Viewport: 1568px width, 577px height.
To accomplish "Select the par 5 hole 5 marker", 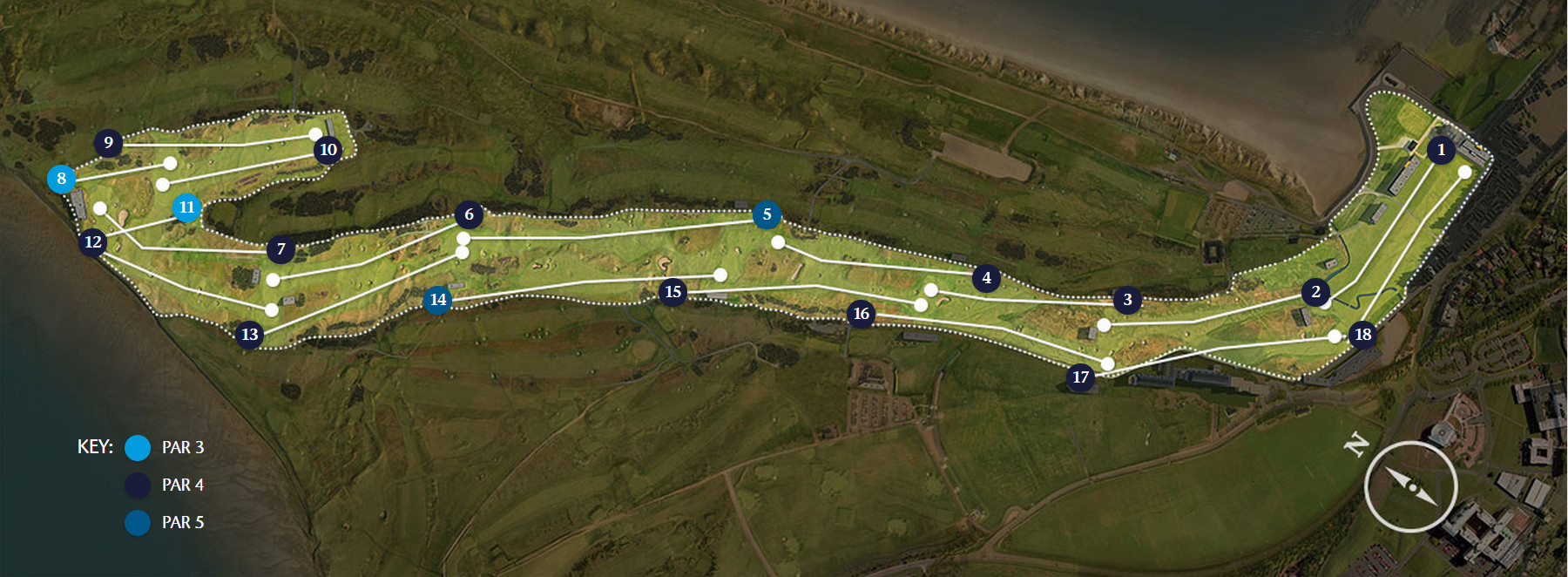I will (767, 214).
